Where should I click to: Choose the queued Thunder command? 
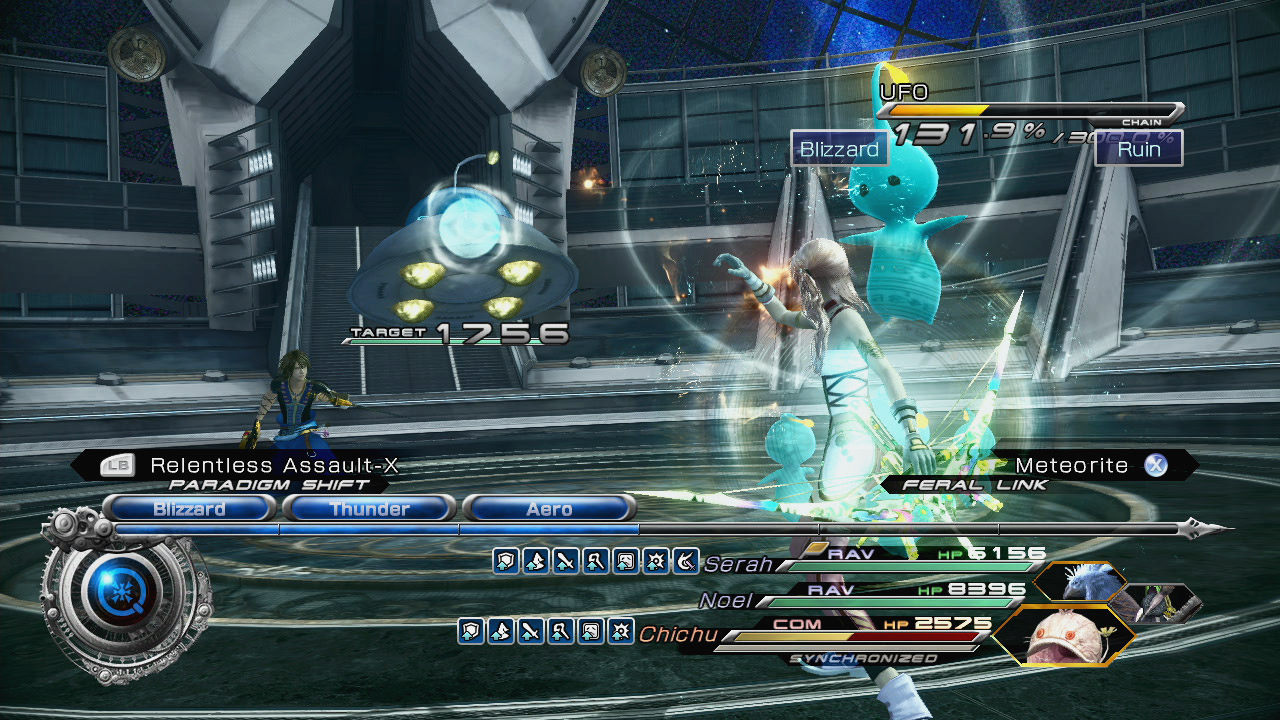369,509
